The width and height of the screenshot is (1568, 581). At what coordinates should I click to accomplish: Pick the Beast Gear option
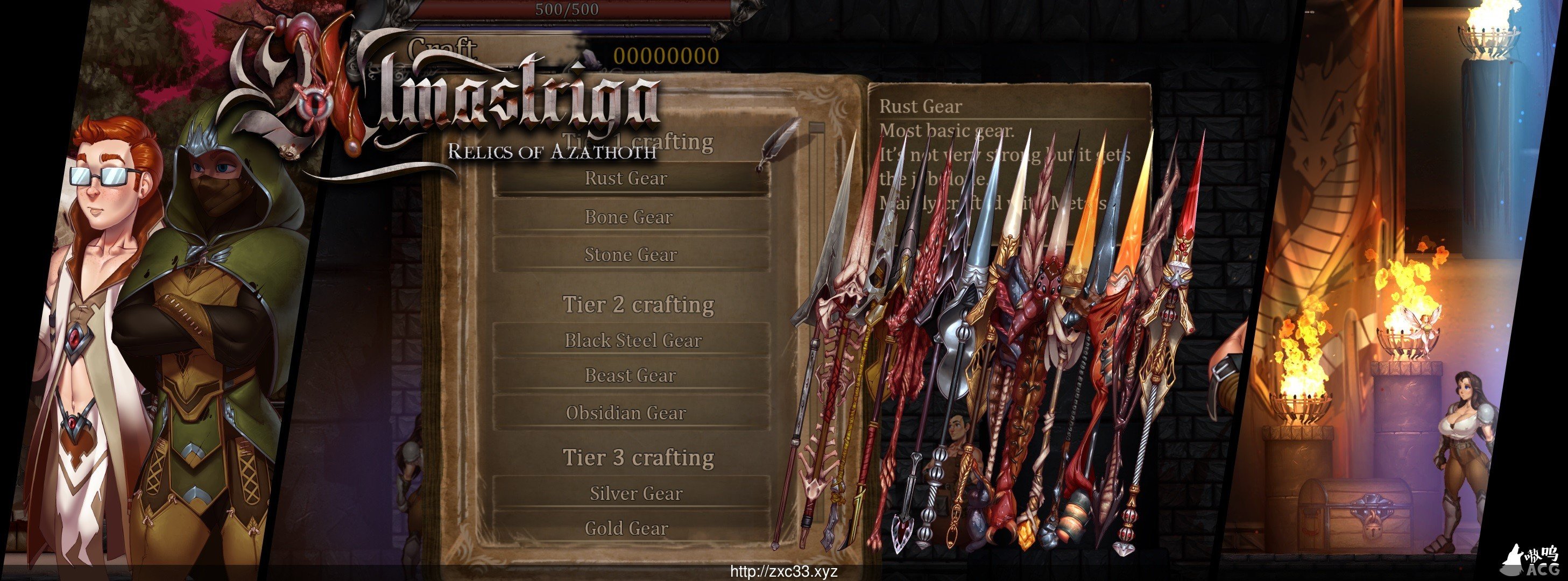point(630,375)
